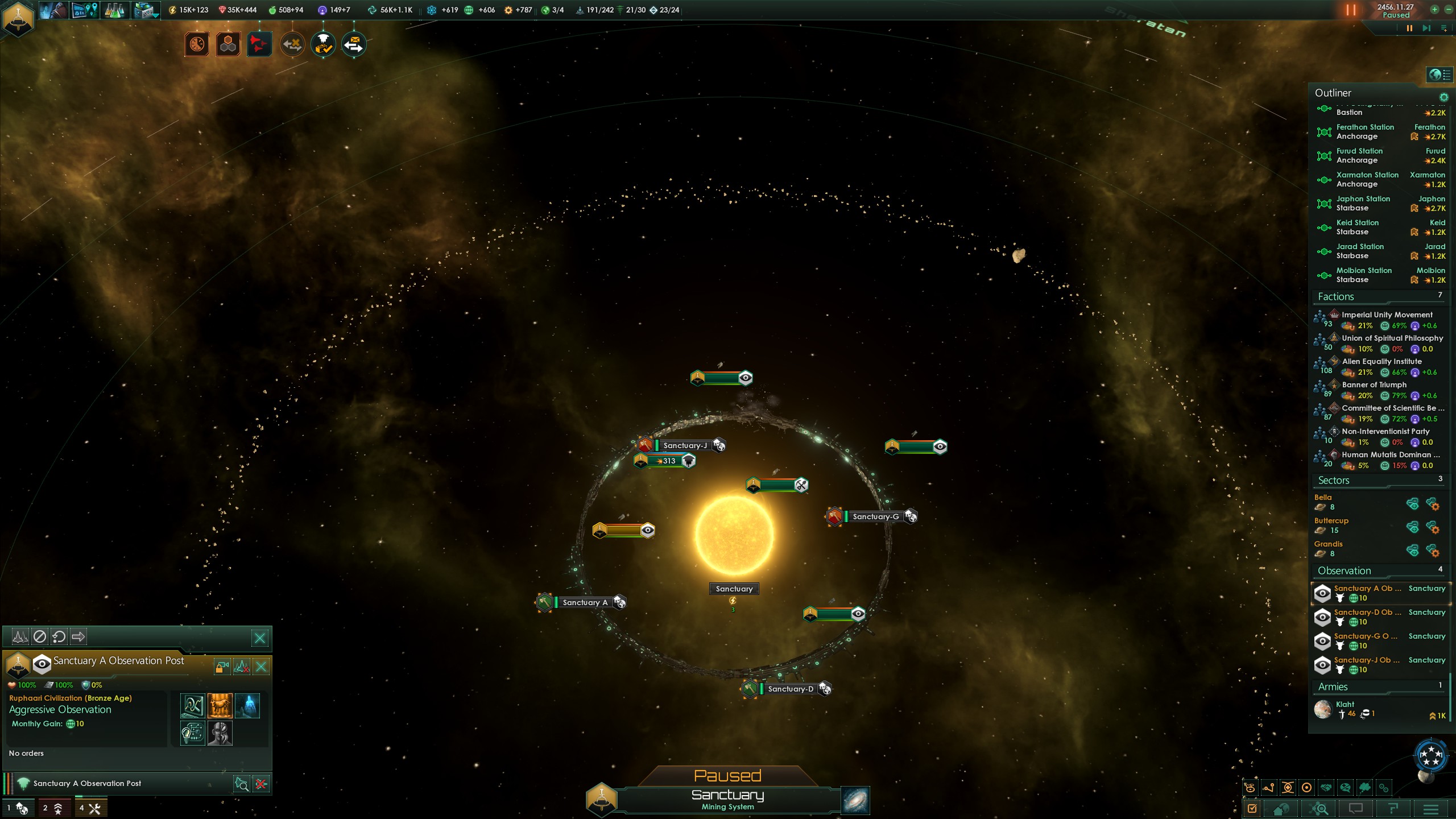Choose the technological enlightenment lightbulb mission

[193, 733]
